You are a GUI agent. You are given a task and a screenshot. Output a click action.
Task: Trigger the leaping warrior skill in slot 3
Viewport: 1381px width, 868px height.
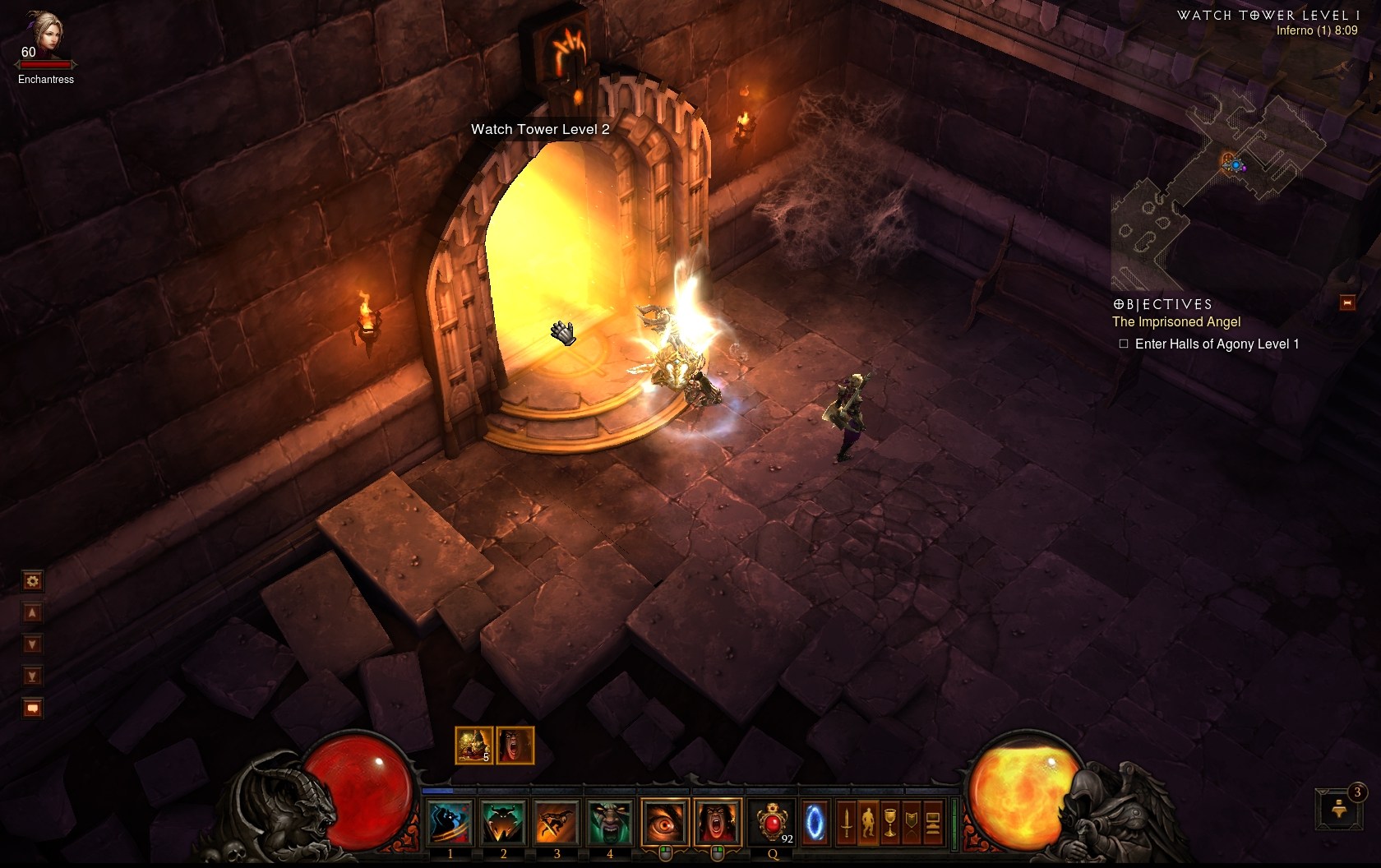(557, 822)
